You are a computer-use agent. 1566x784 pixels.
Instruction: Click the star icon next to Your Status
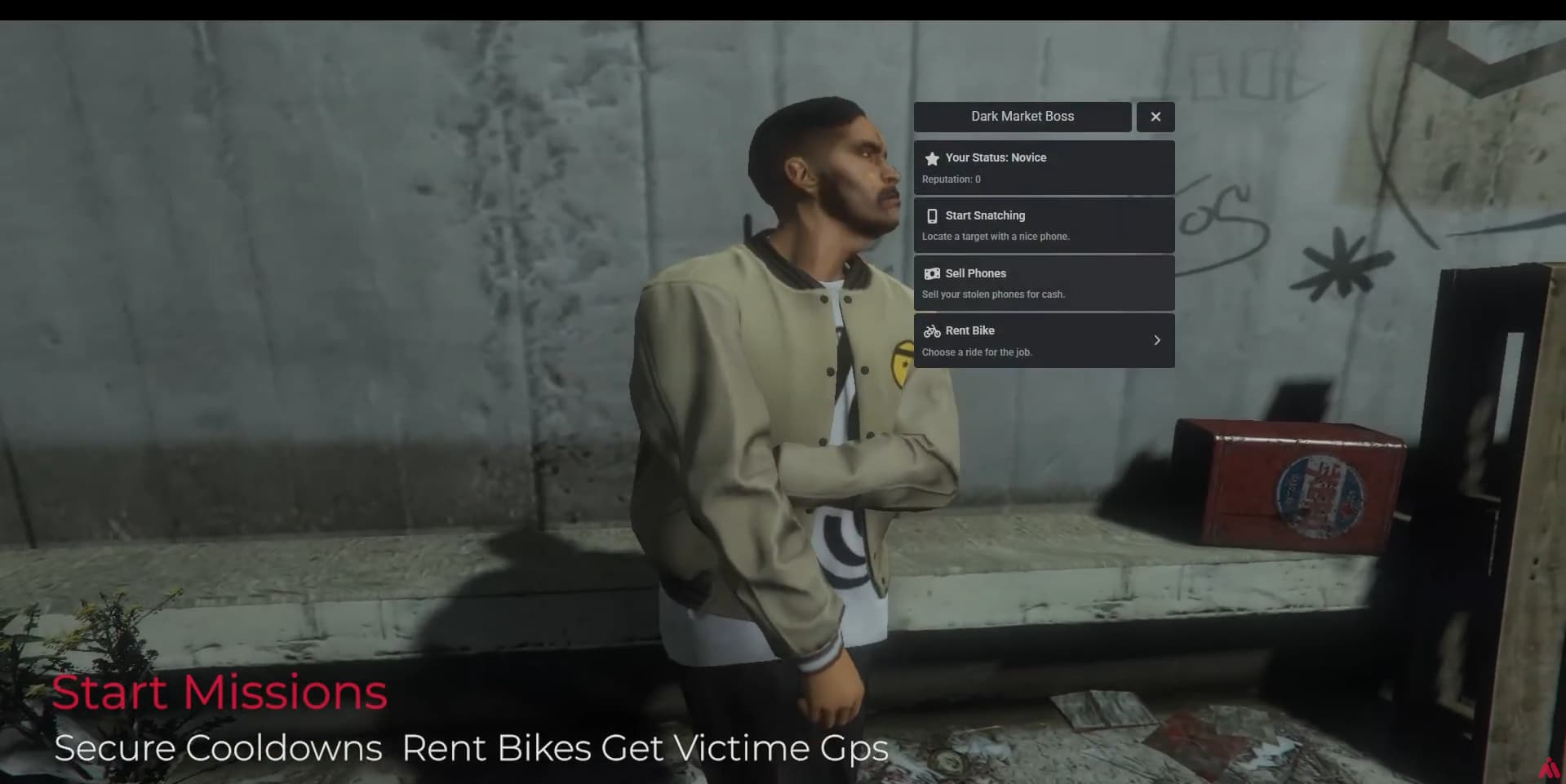931,157
